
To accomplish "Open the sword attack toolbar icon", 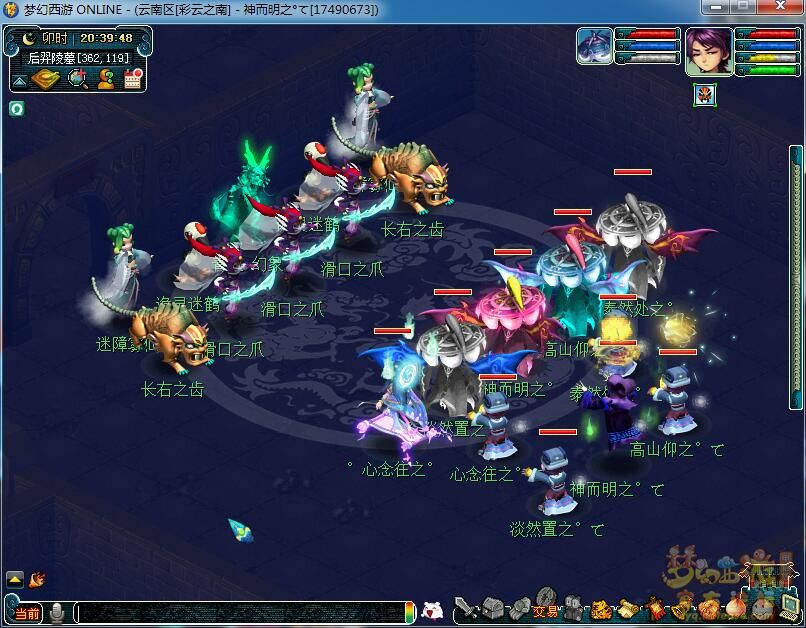I will click(x=467, y=607).
